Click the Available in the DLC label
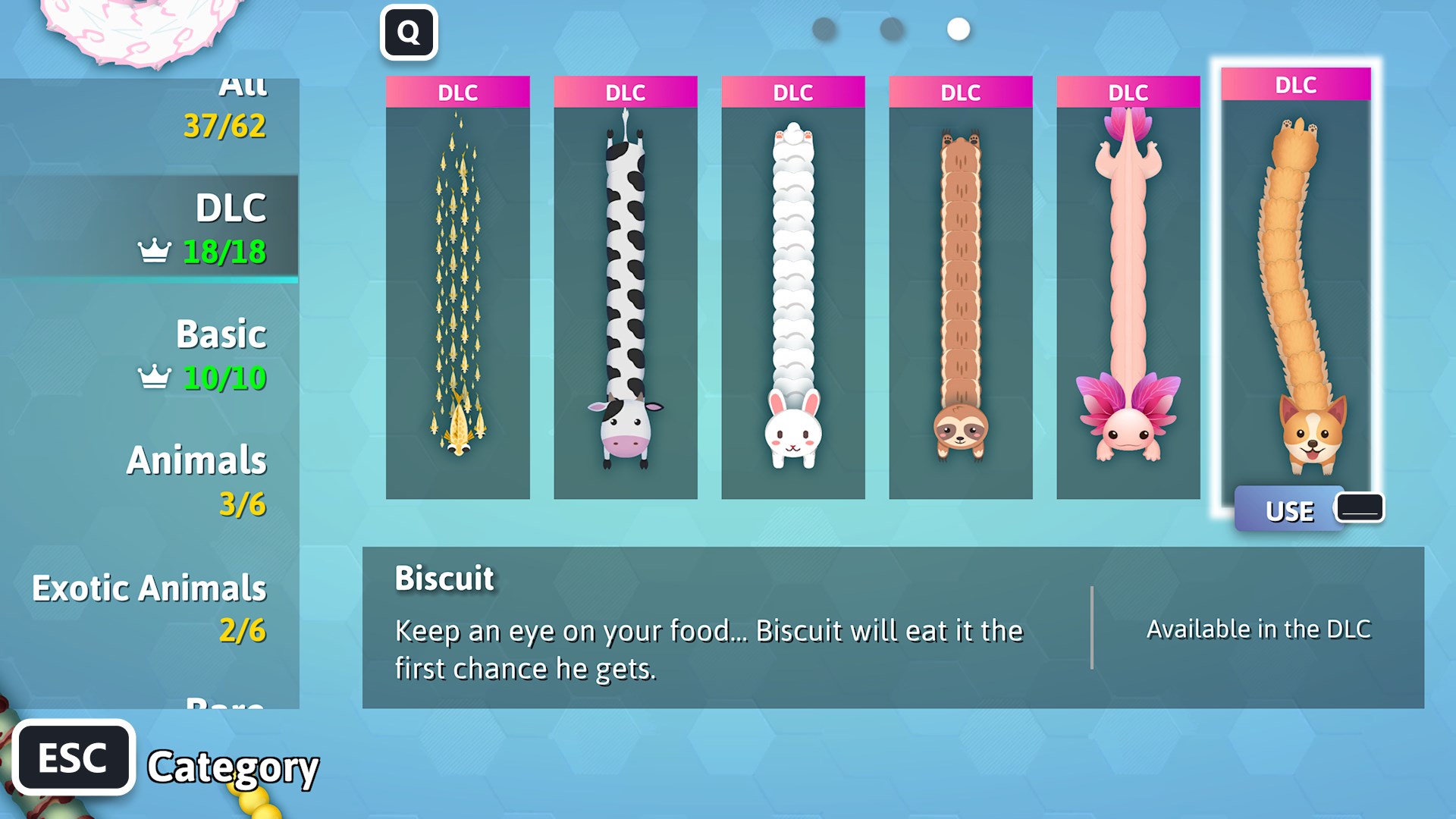The width and height of the screenshot is (1456, 819). point(1257,629)
